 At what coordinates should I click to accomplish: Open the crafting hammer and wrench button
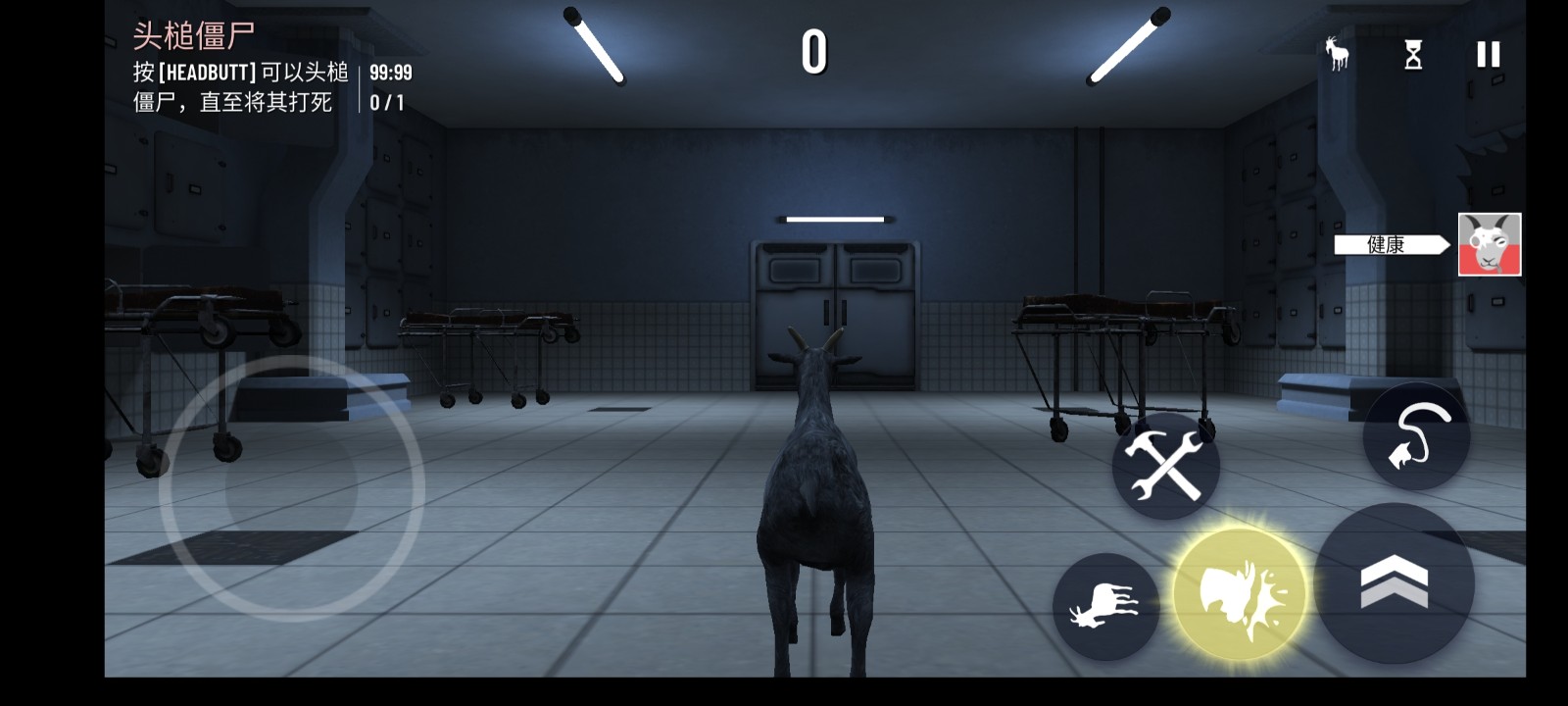pyautogui.click(x=1164, y=466)
